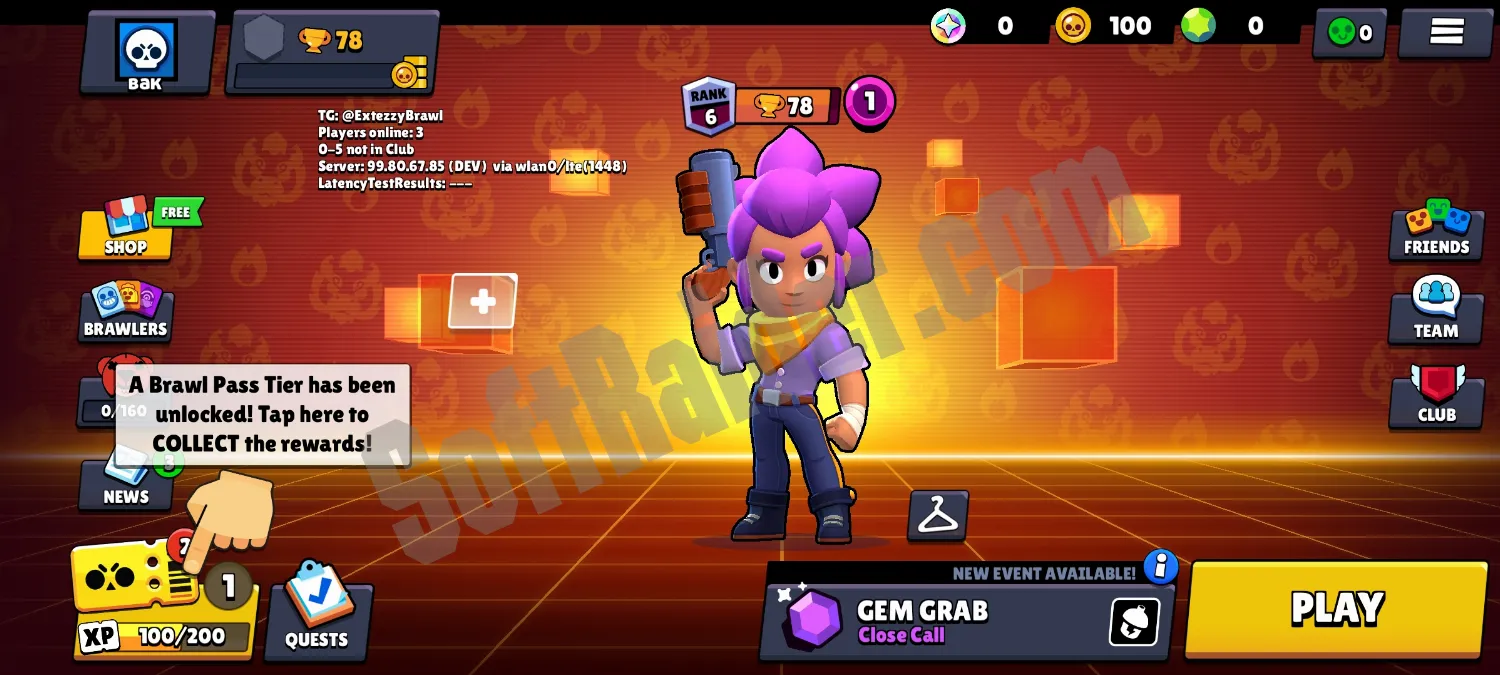This screenshot has width=1500, height=675.
Task: Tap the Brawl Pass unlocked tooltip message
Action: click(x=262, y=414)
